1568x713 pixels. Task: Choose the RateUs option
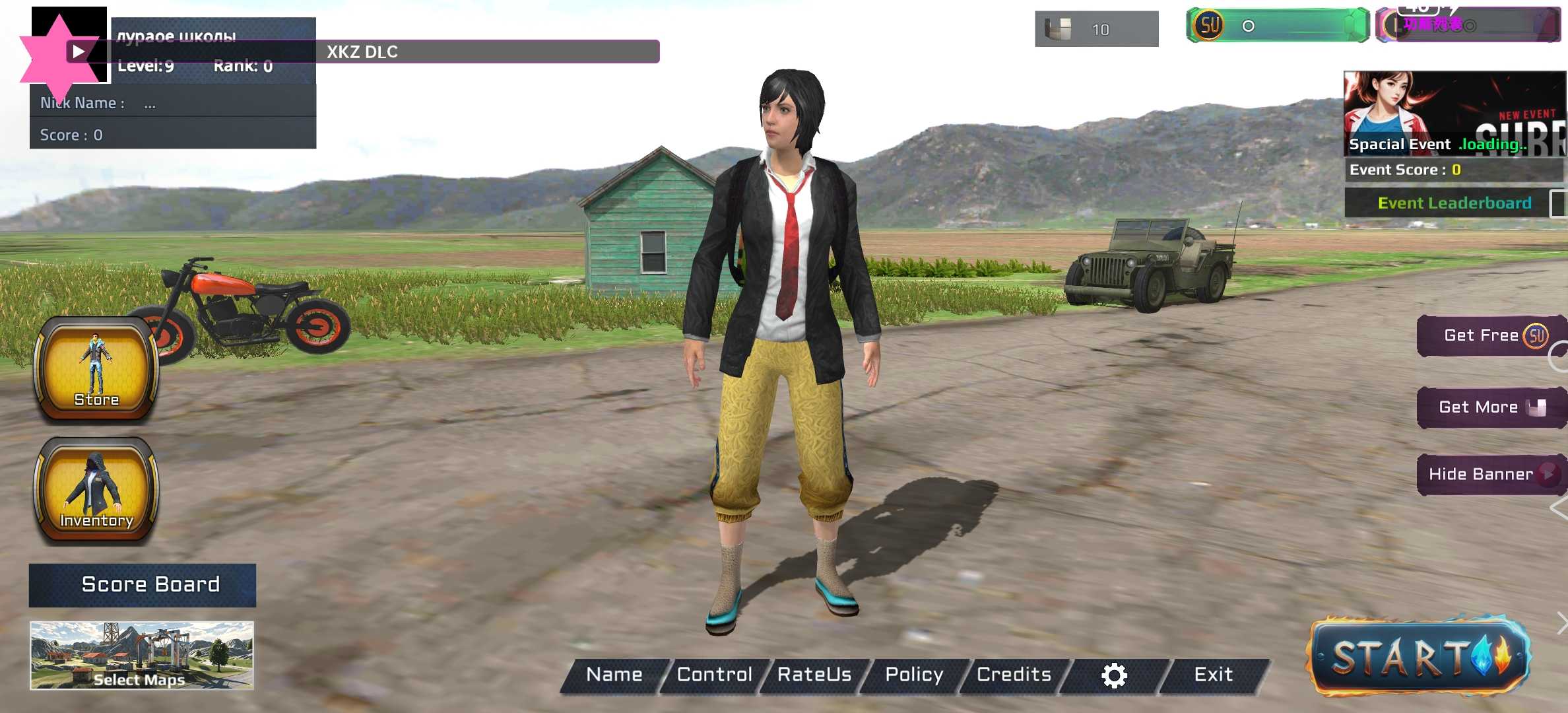tap(814, 675)
